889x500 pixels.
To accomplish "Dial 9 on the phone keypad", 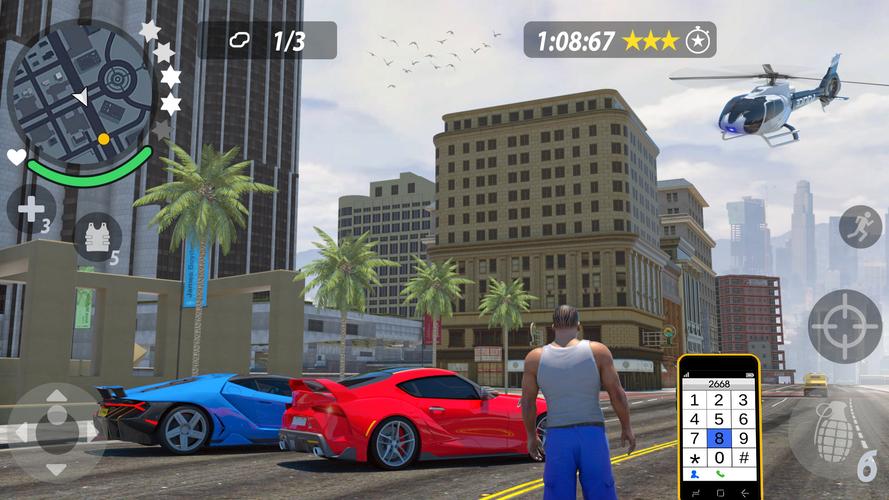I will click(x=745, y=438).
